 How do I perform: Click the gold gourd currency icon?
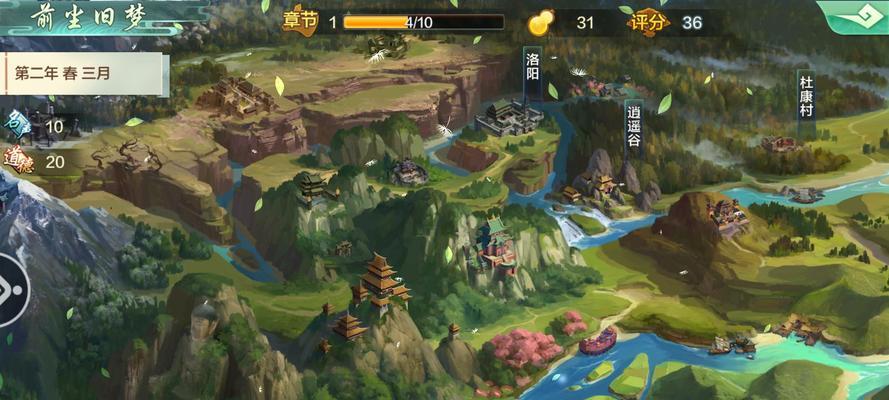pyautogui.click(x=541, y=22)
